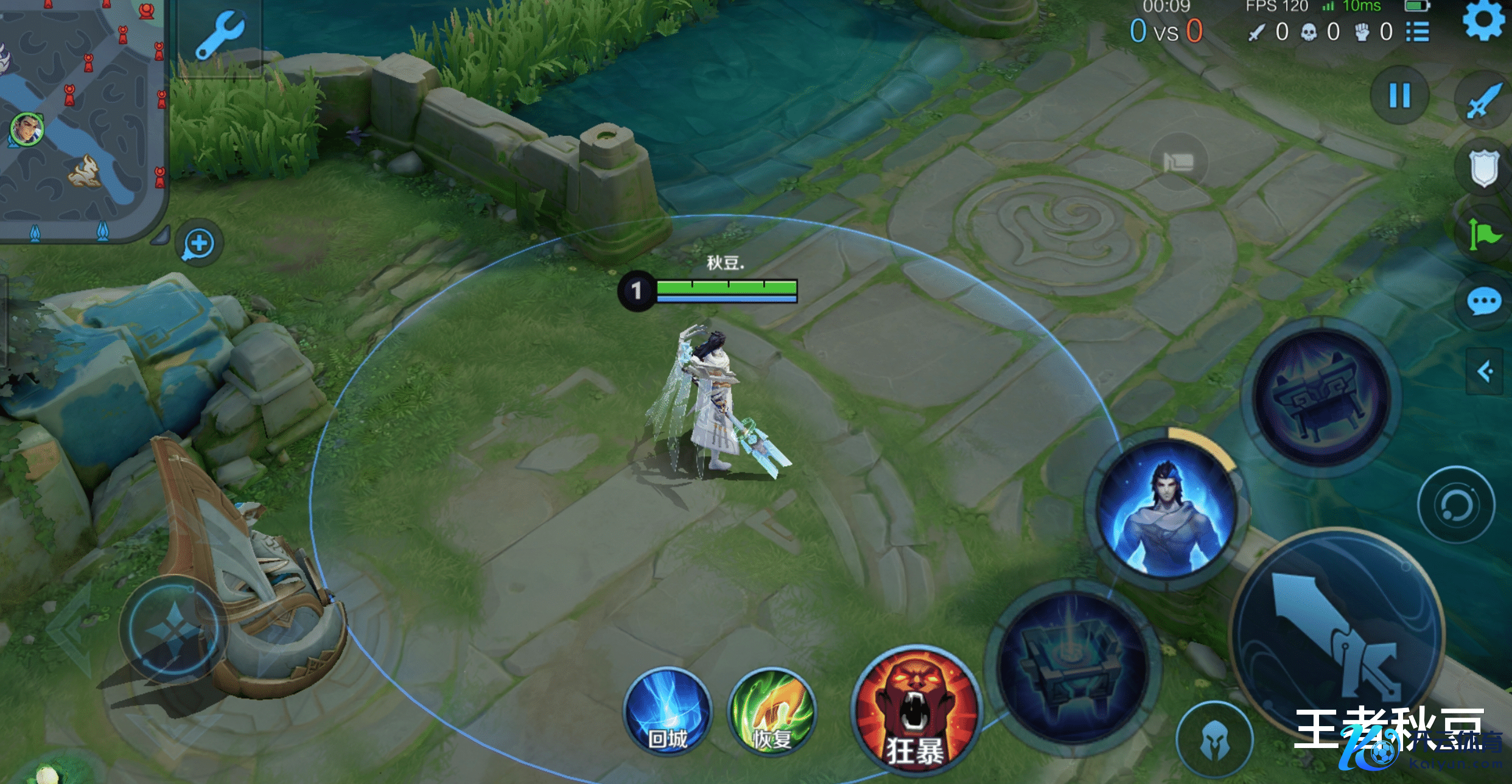Tap the blue plus chat bubble button
Viewport: 1512px width, 784px height.
coord(199,244)
